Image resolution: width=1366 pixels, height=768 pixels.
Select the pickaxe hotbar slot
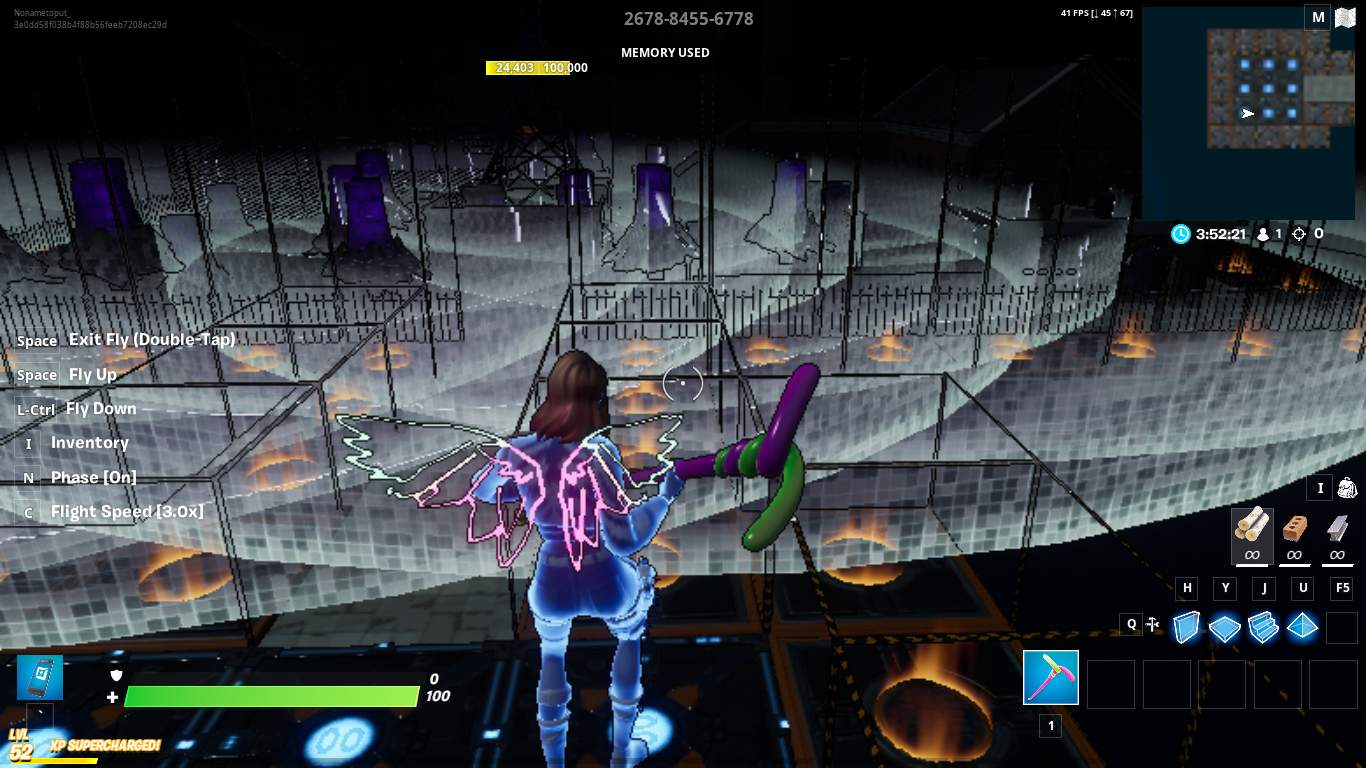(1050, 678)
